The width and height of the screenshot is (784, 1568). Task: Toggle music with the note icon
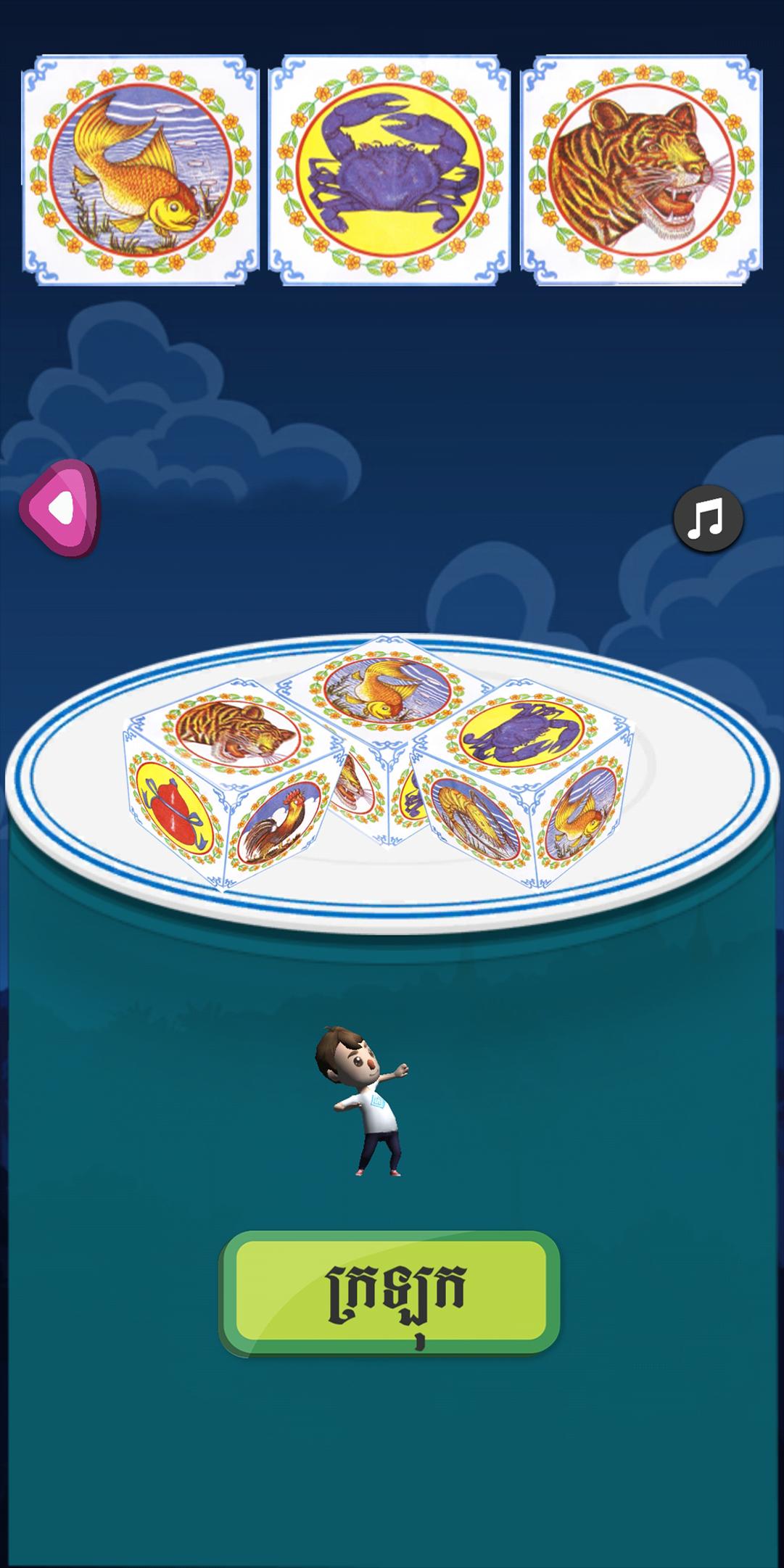tap(708, 519)
